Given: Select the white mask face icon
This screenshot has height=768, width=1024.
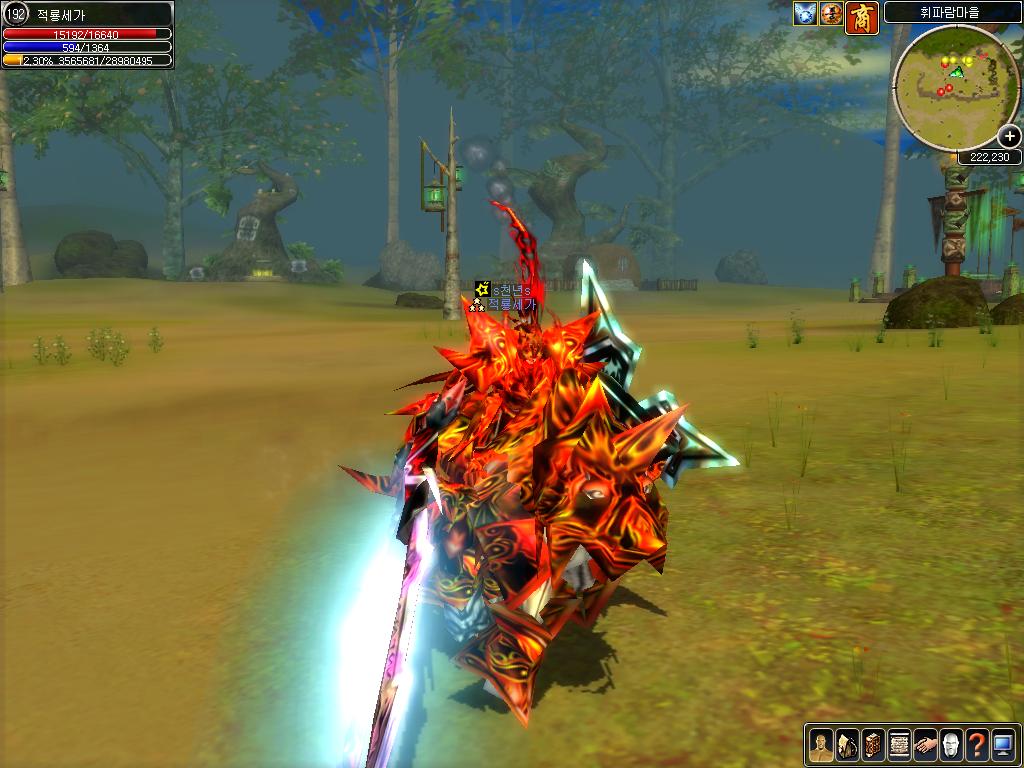Looking at the screenshot, I should 951,745.
